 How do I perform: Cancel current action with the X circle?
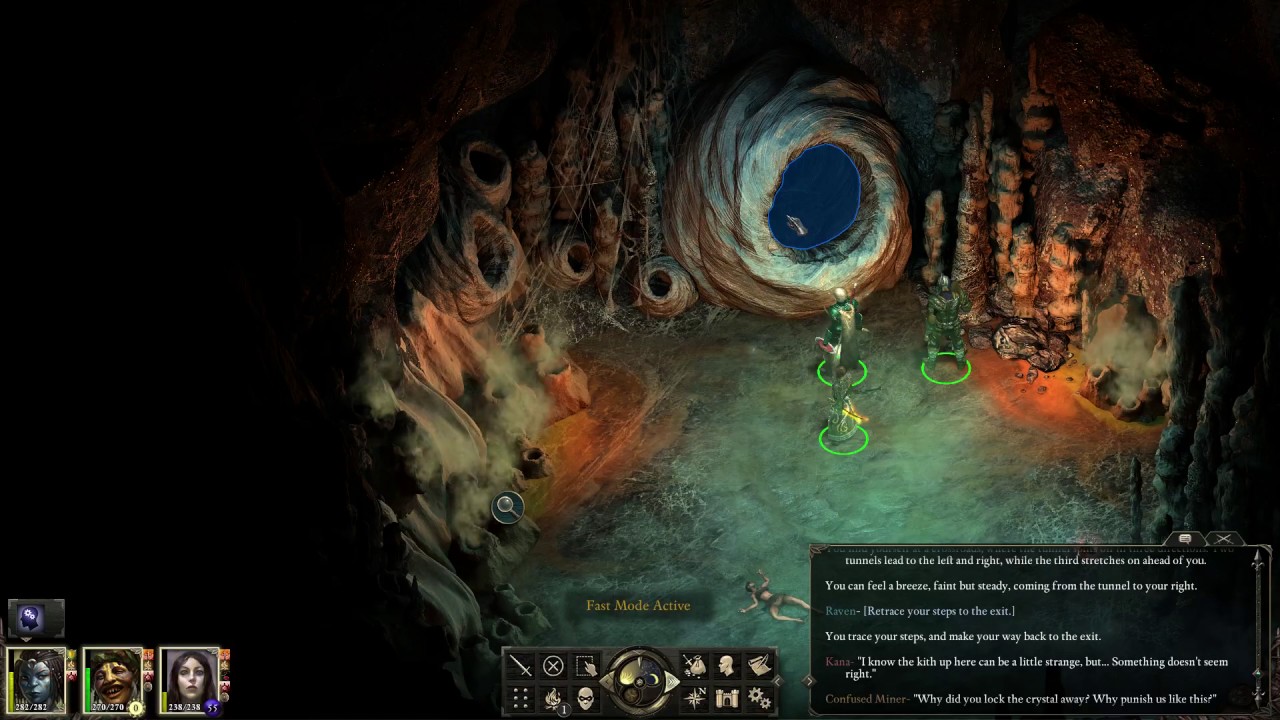[553, 666]
